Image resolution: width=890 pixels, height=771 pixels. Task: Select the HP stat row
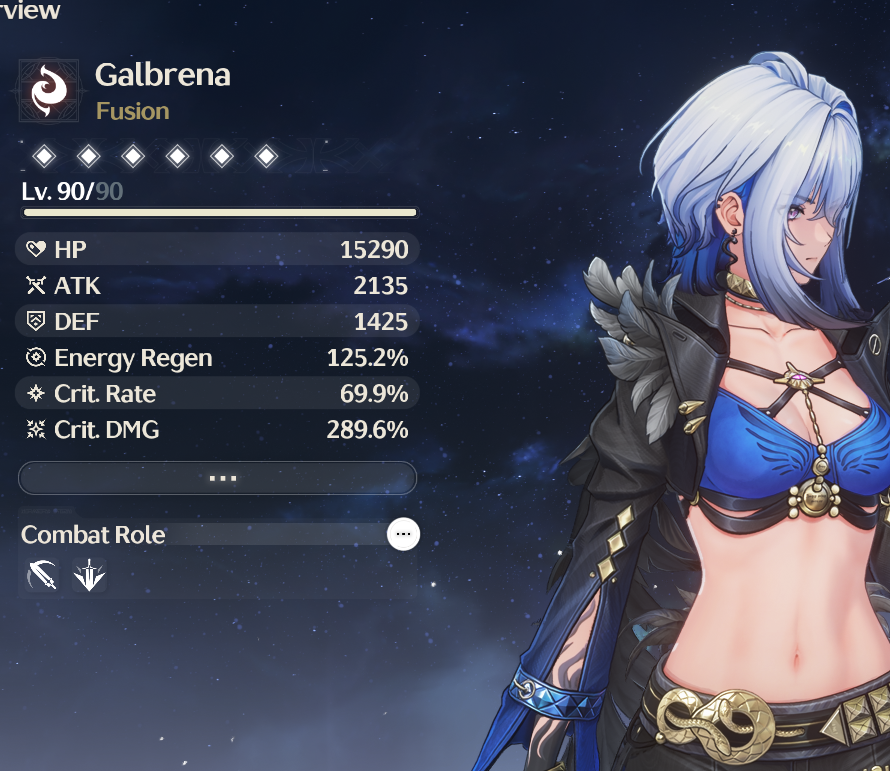tap(217, 249)
